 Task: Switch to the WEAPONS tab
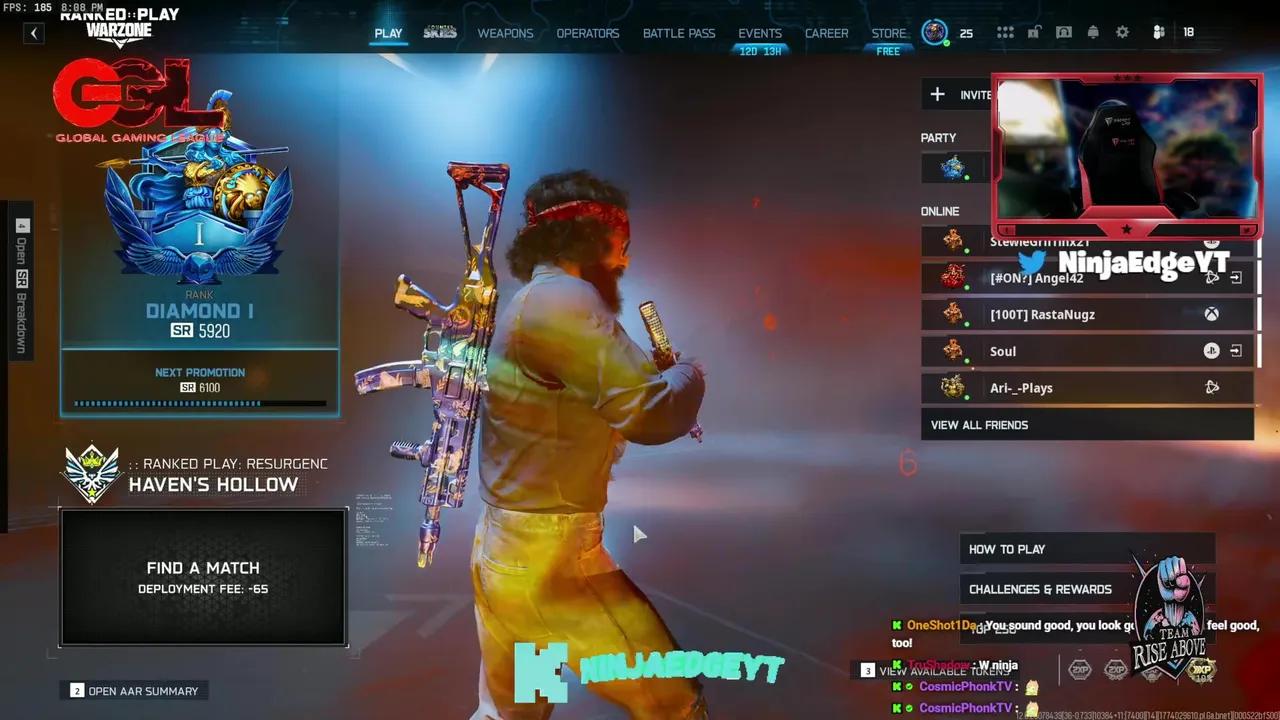point(505,32)
